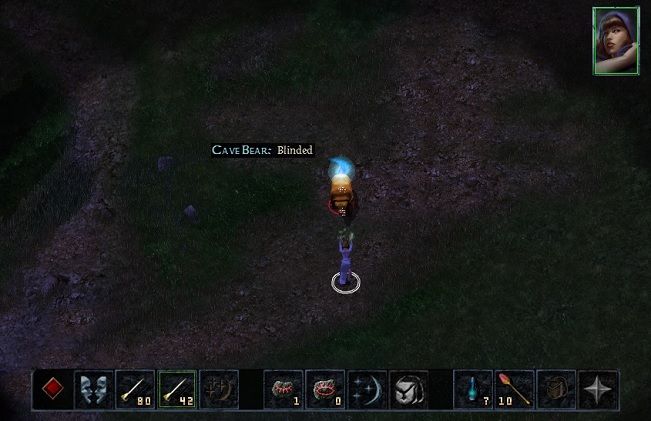Activate the twin masks ability
Image resolution: width=651 pixels, height=421 pixels.
(x=96, y=389)
